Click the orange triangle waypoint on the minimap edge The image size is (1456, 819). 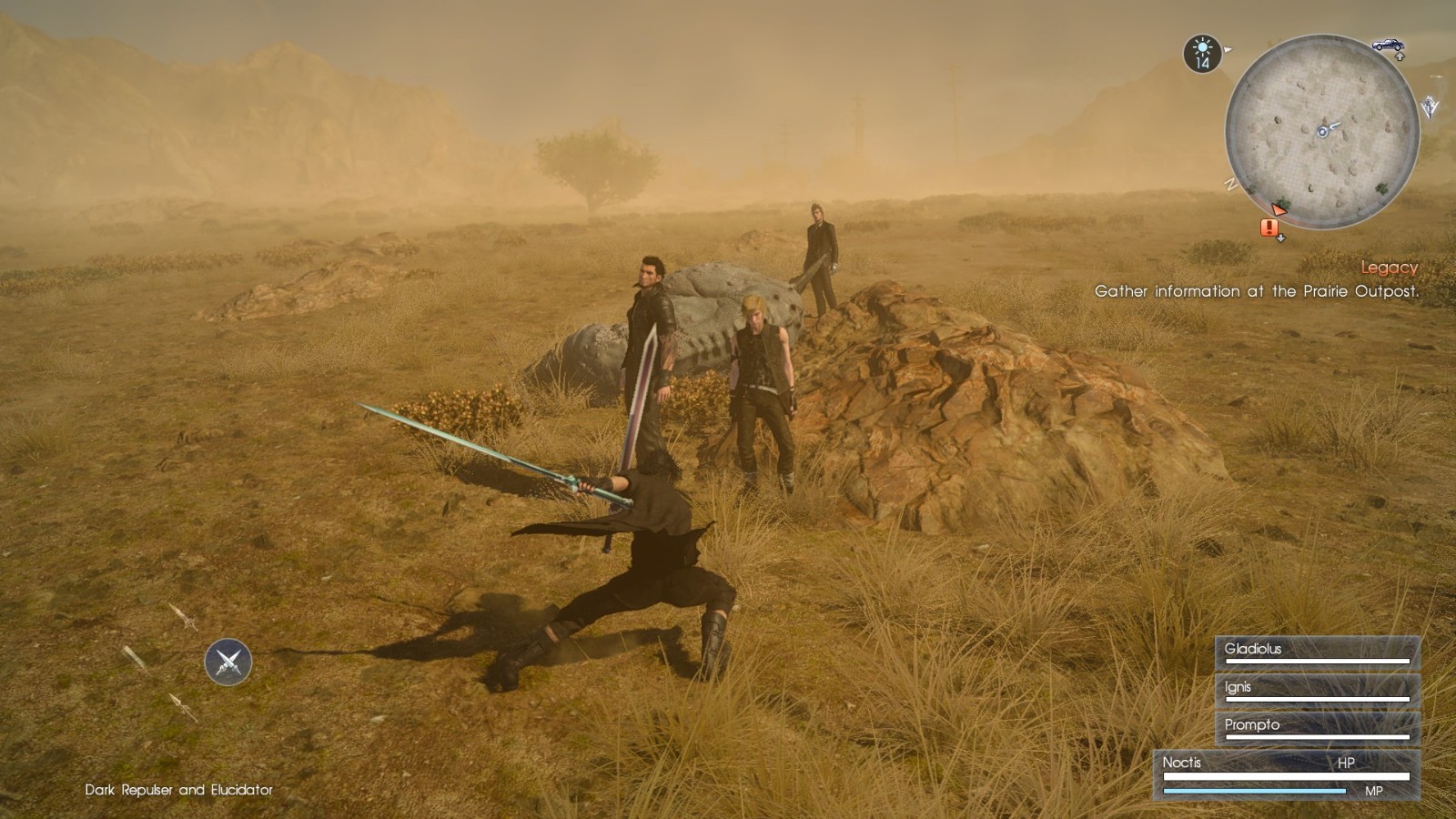1279,210
